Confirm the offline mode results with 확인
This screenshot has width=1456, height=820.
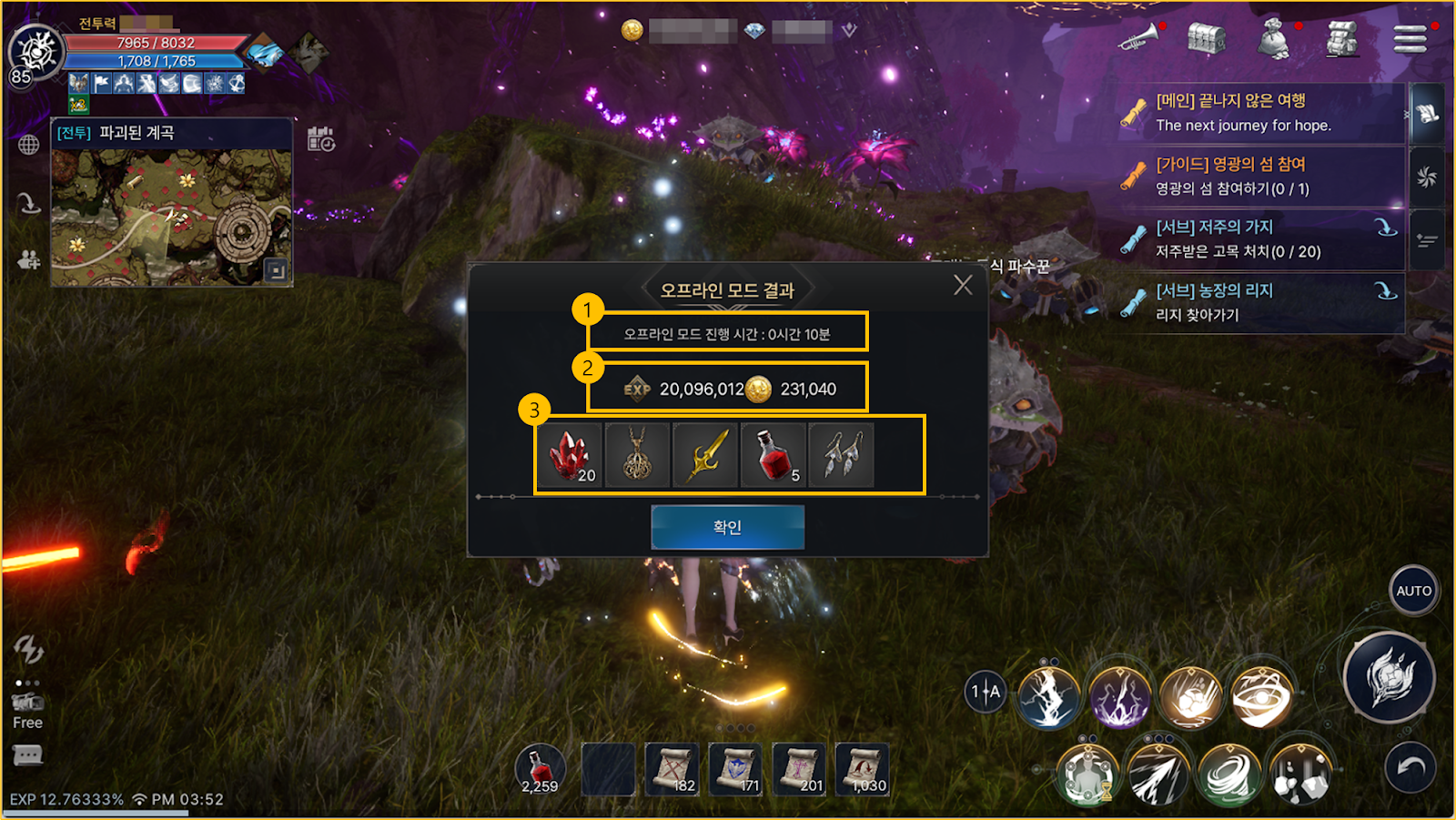(x=727, y=527)
